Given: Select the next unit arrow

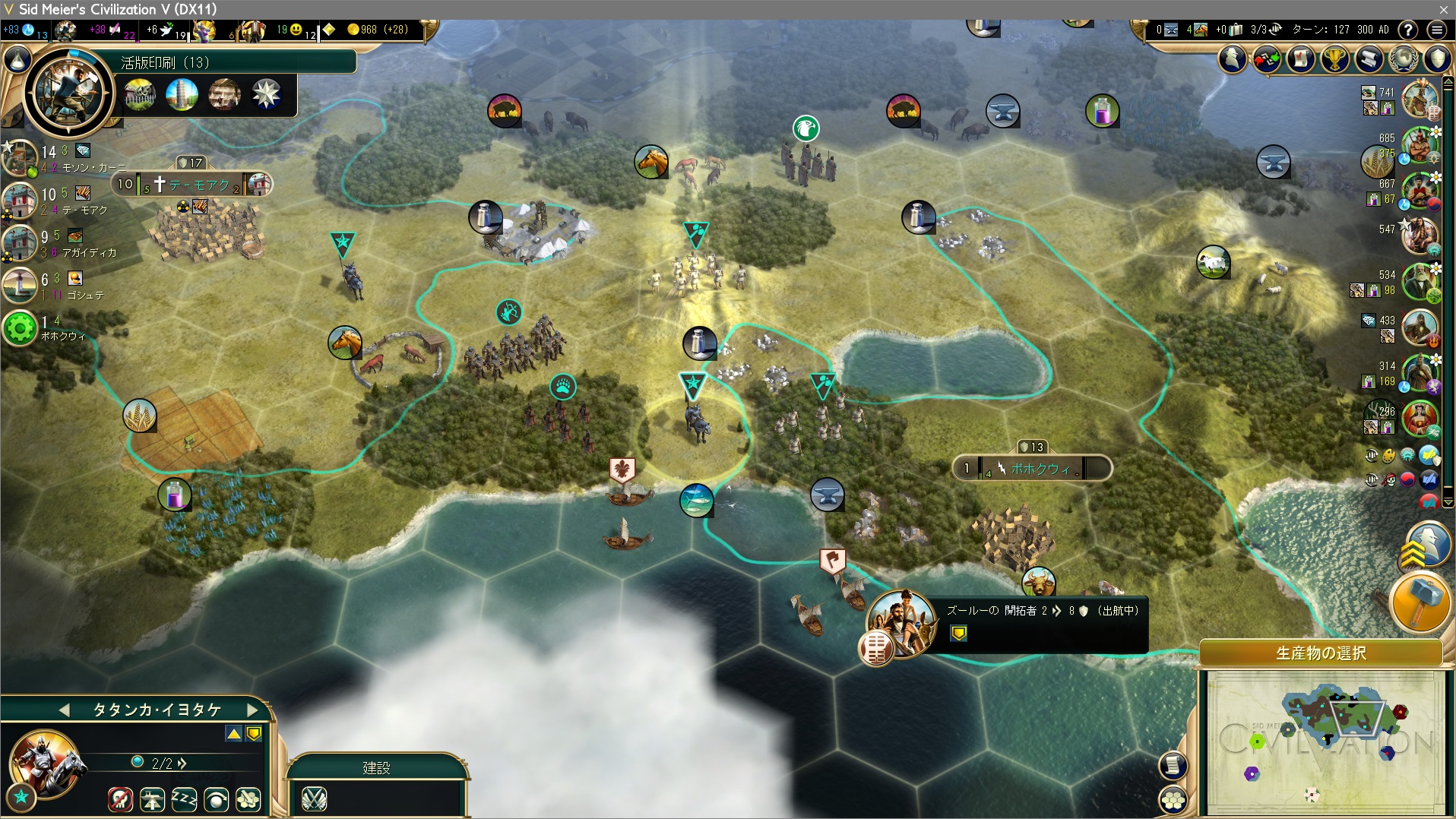Looking at the screenshot, I should click(x=253, y=710).
